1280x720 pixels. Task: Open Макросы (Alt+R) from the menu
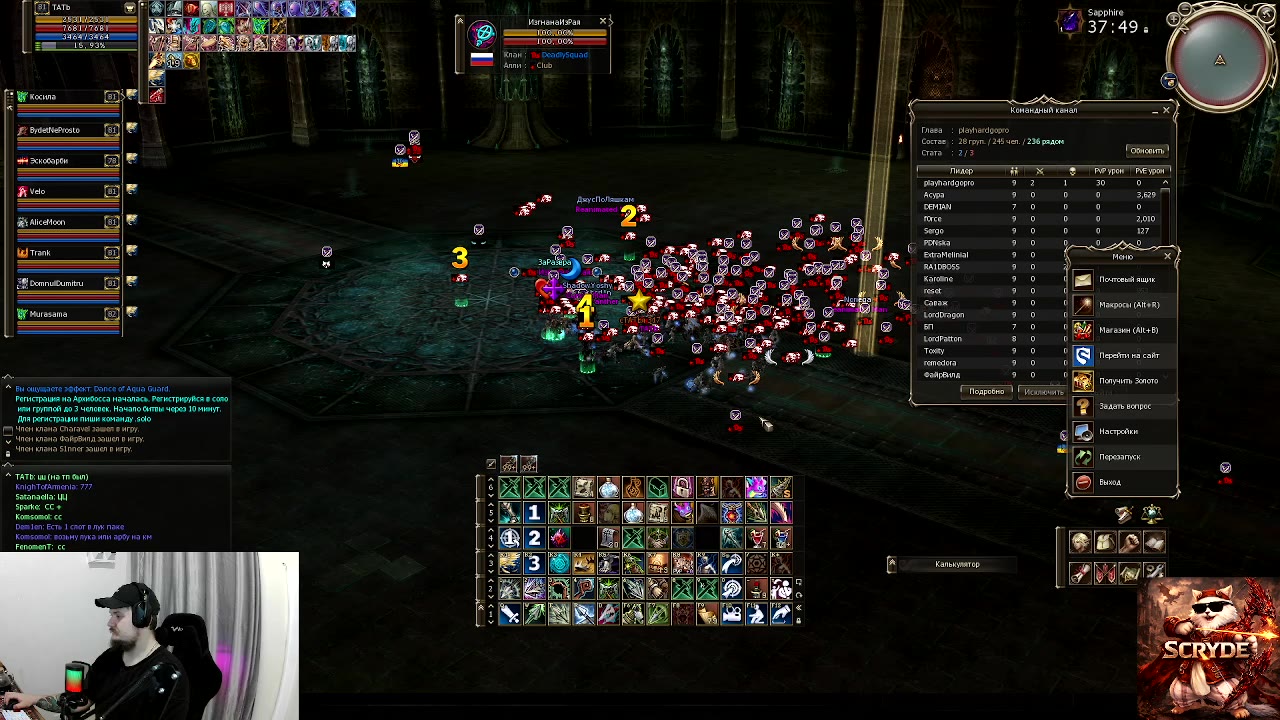coord(1128,305)
